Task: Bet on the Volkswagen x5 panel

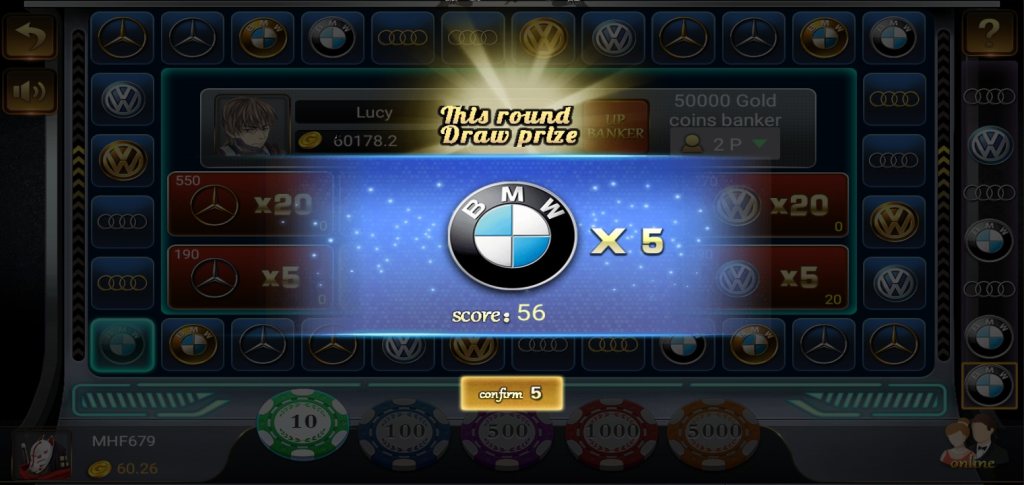Action: tap(782, 277)
